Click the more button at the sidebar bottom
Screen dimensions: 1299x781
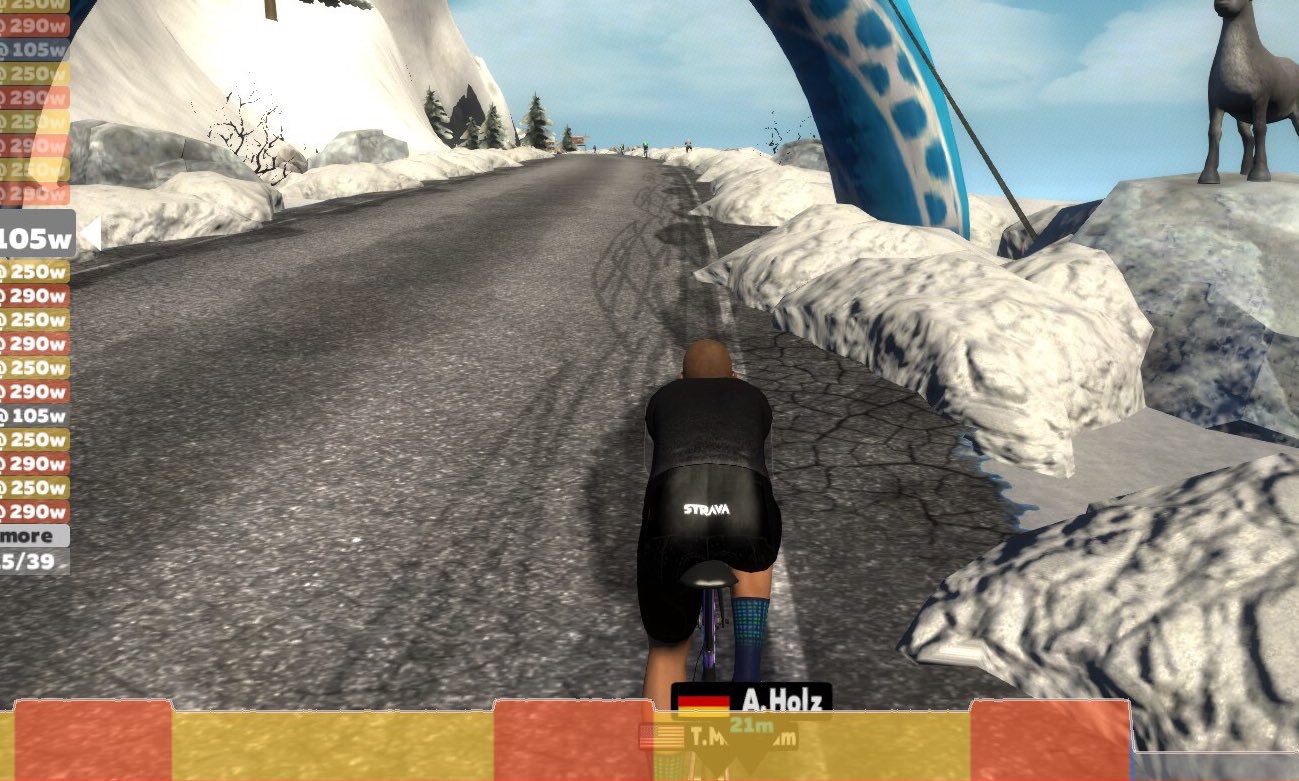click(28, 536)
